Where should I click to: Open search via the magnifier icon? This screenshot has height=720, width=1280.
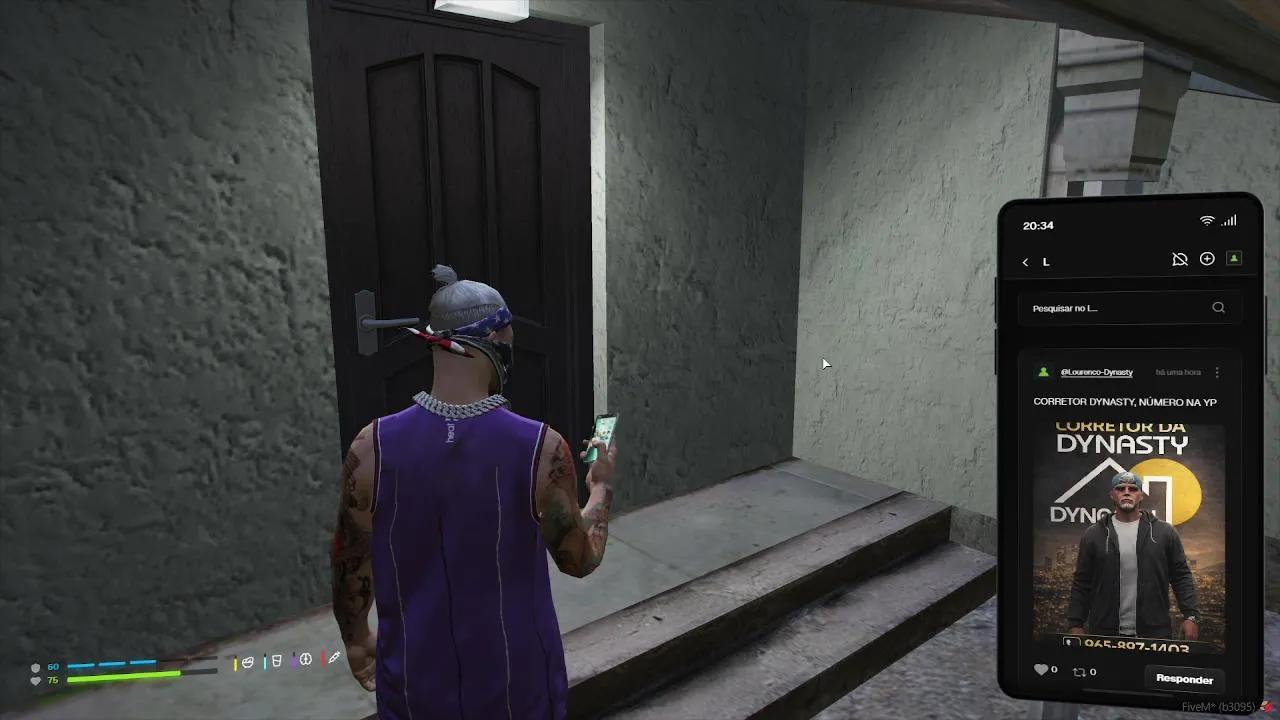coord(1218,308)
